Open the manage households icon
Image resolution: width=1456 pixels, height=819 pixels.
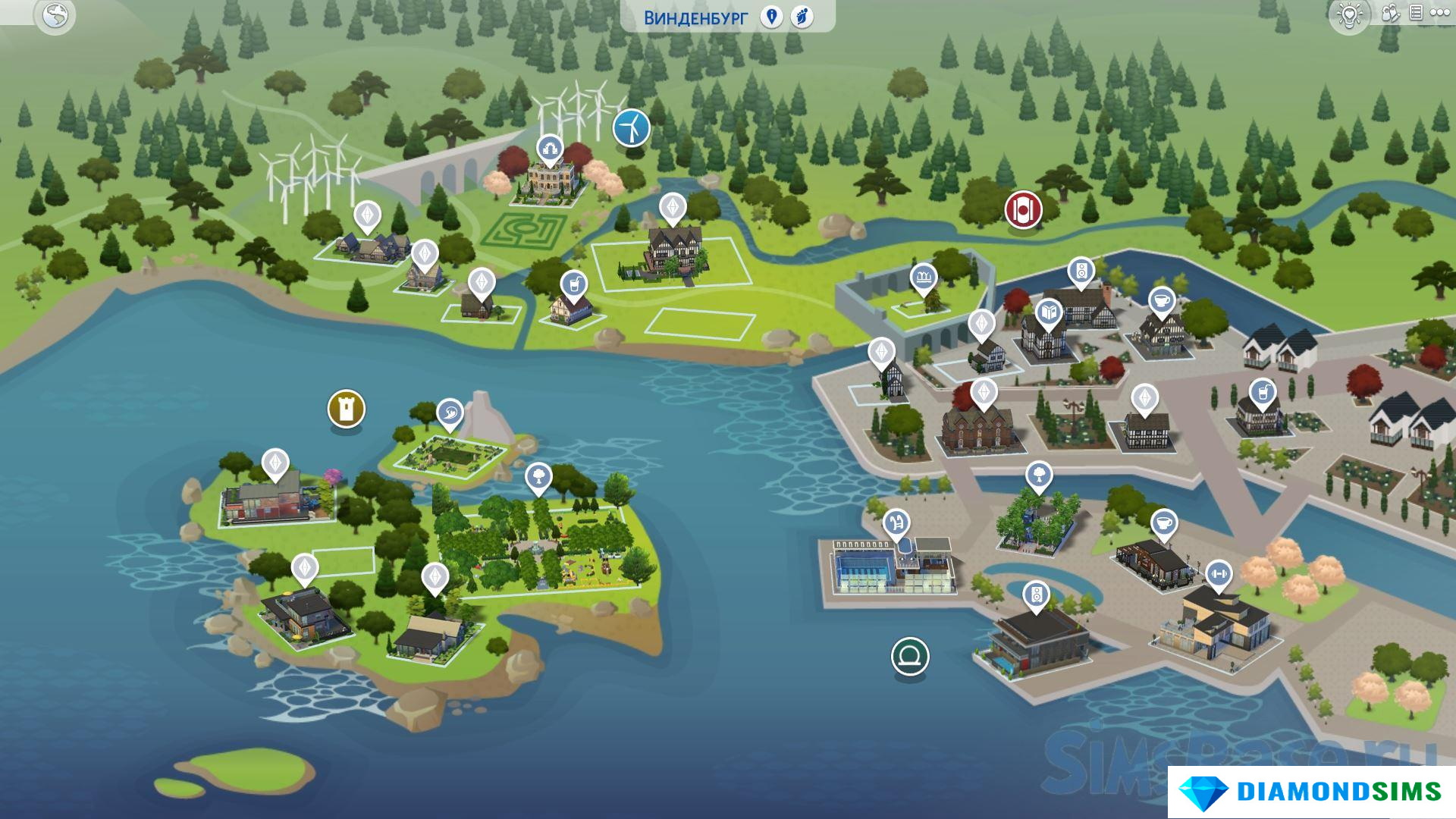point(1390,13)
